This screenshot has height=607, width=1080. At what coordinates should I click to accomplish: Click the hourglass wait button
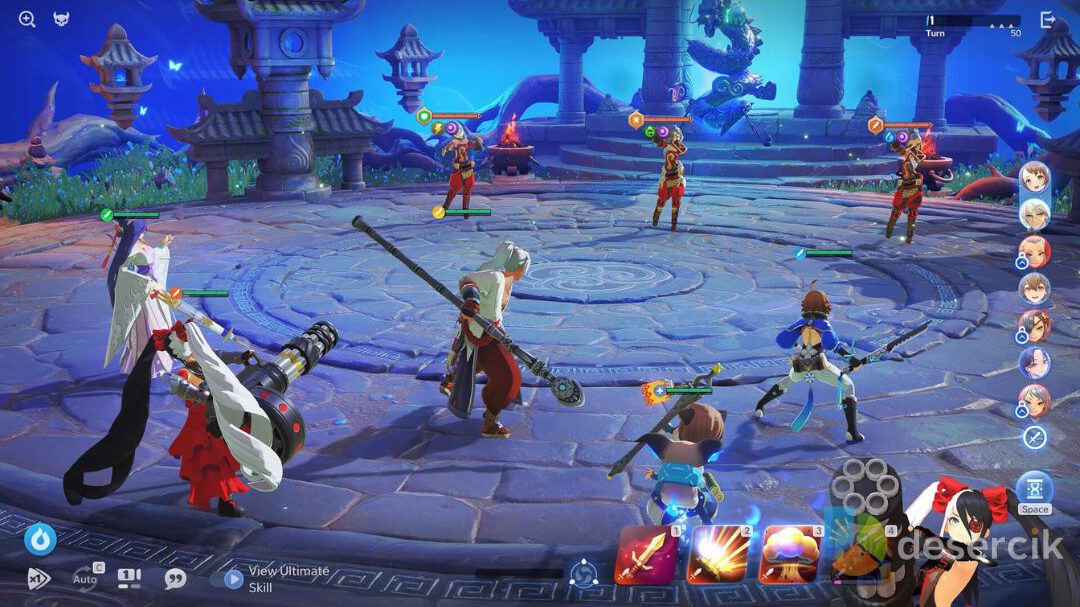coord(1034,489)
